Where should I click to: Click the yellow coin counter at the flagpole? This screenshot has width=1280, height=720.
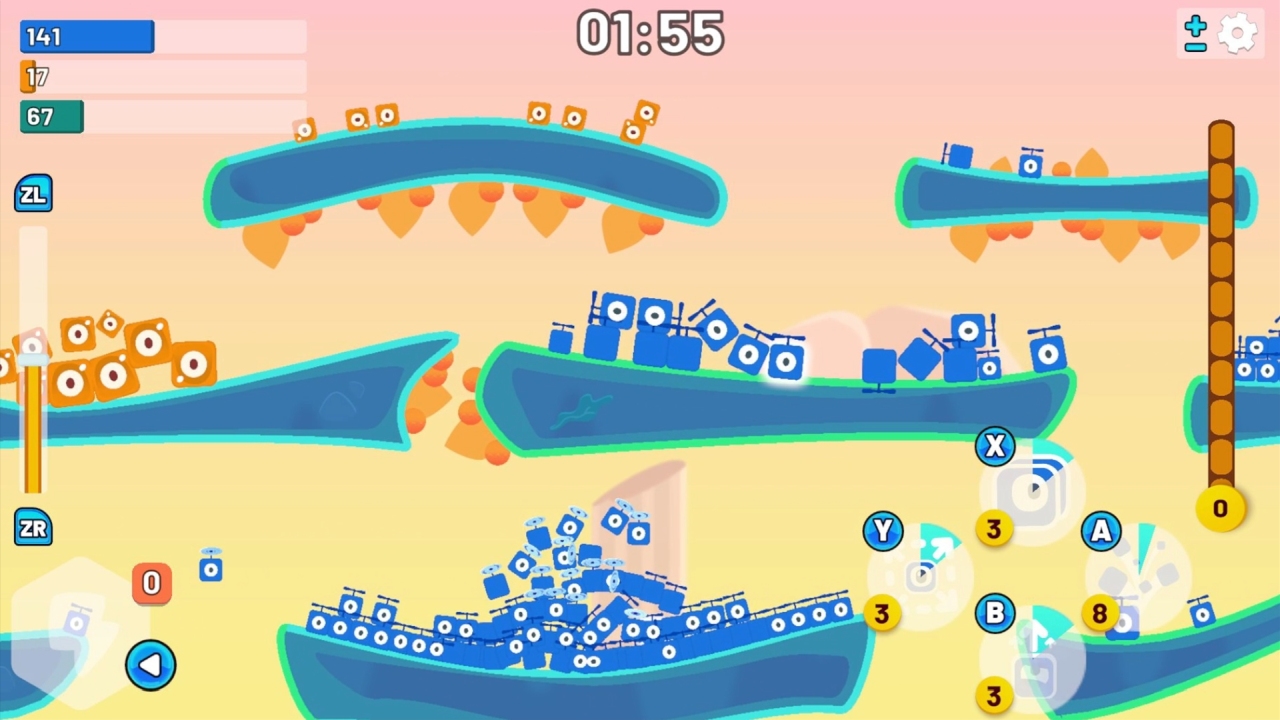[1220, 508]
